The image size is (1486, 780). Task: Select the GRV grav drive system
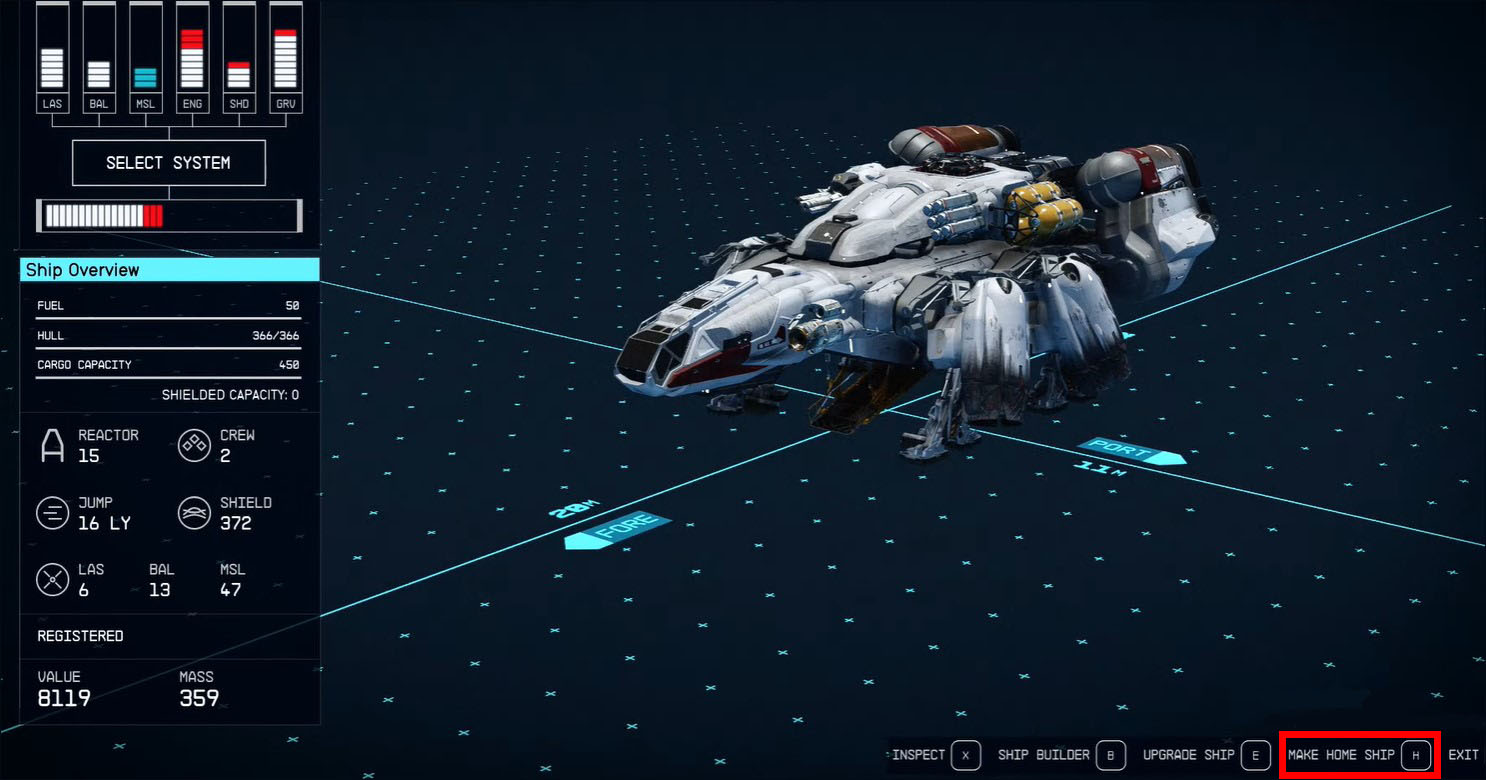(286, 58)
